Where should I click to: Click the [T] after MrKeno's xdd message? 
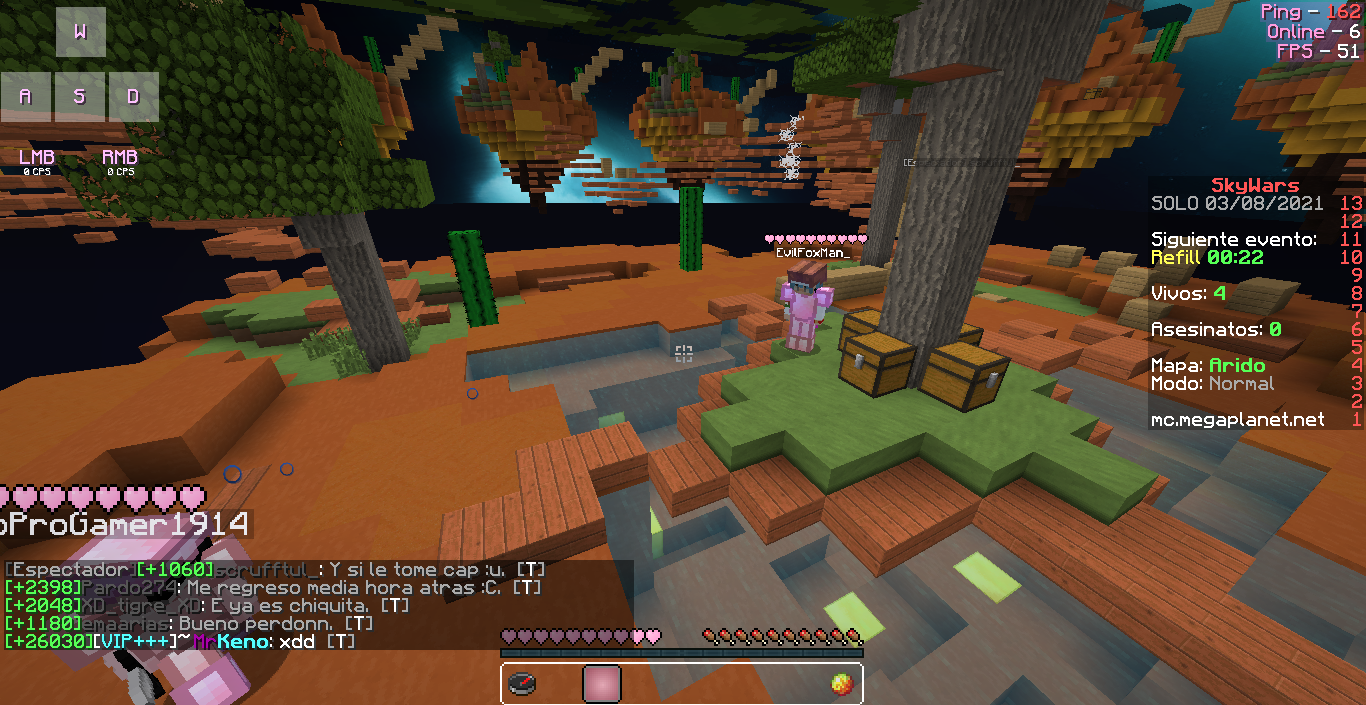pyautogui.click(x=341, y=641)
